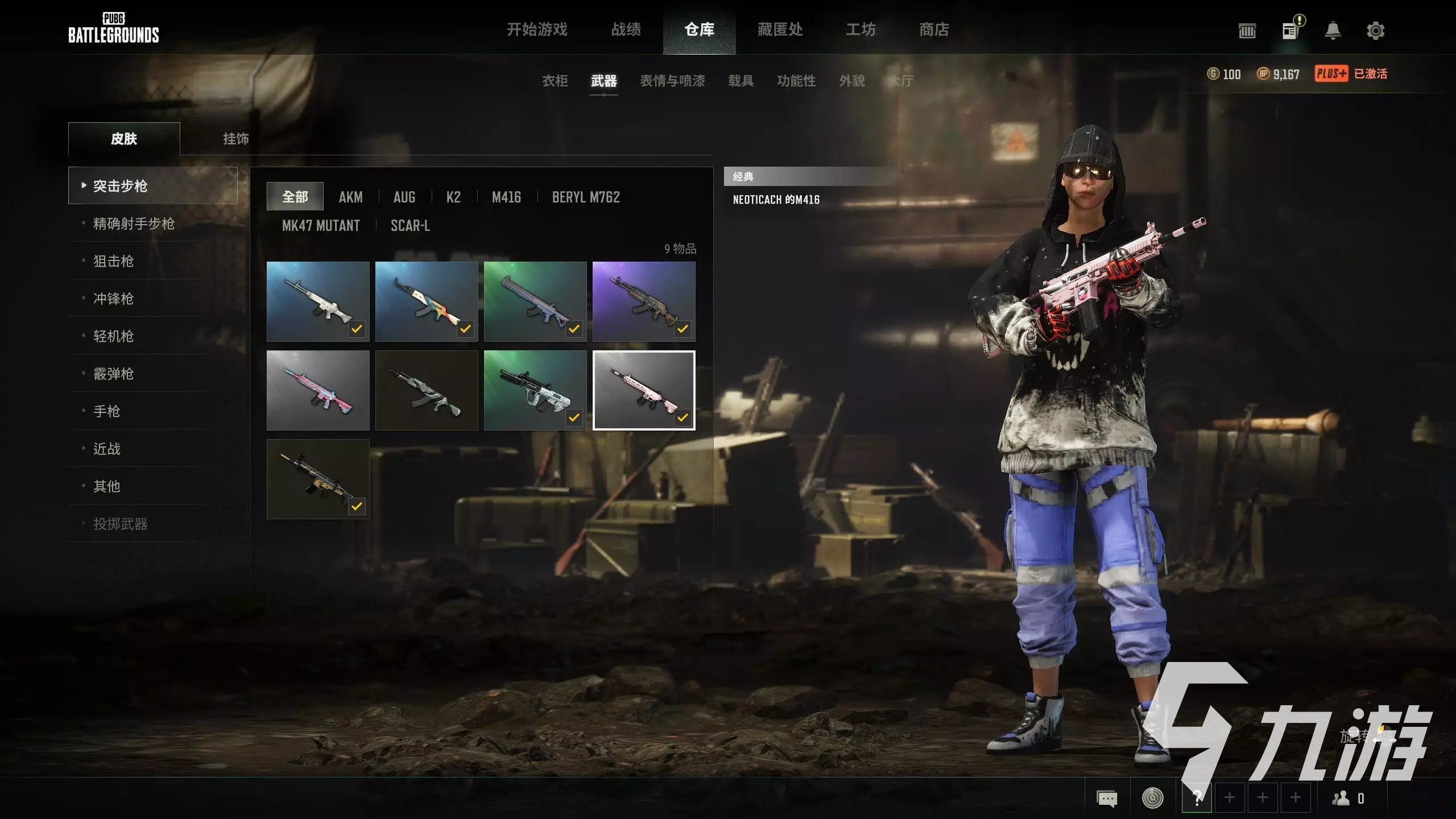This screenshot has height=819, width=1456.
Task: Open the 开始游戏 (Start Game) menu
Action: [537, 30]
